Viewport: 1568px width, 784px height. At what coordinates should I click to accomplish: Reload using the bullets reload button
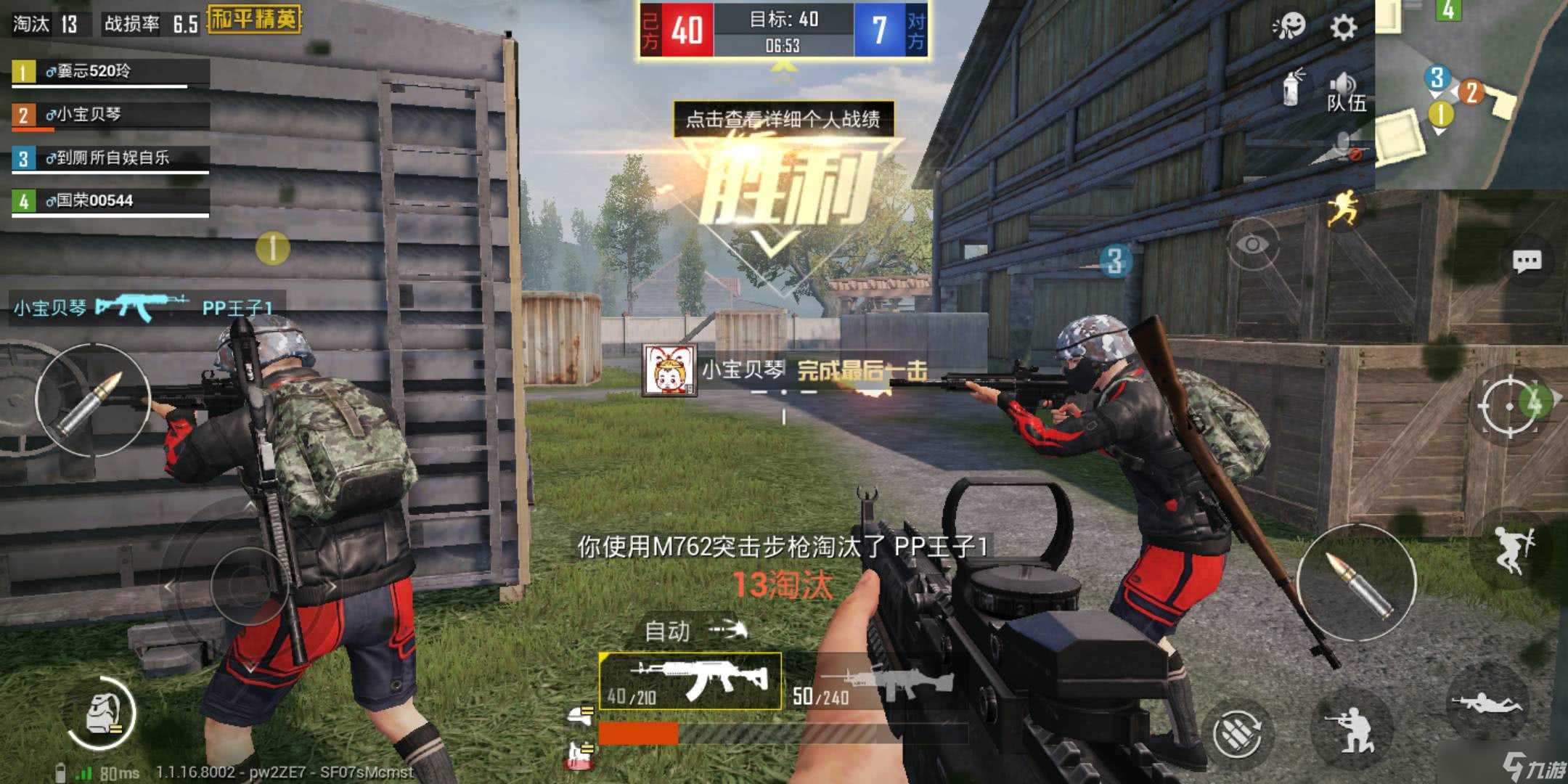click(1238, 733)
